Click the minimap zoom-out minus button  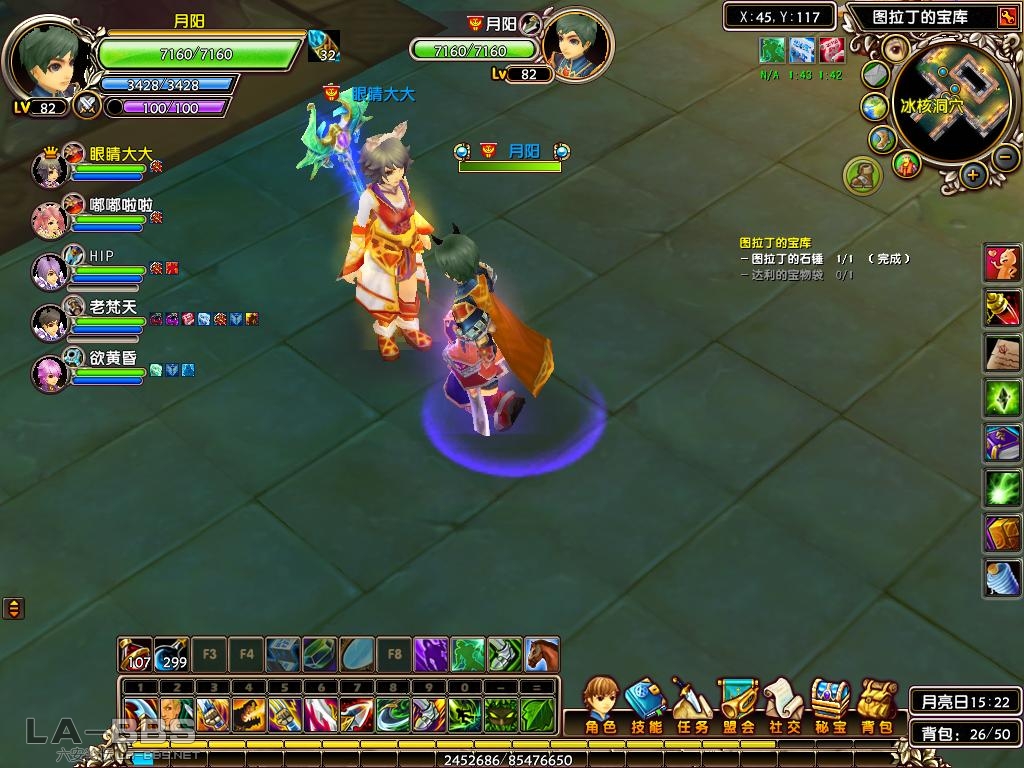coord(1006,157)
